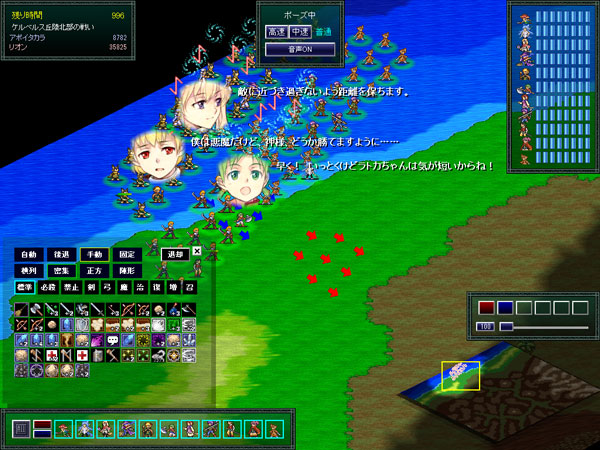Order a 退却 retreat
This screenshot has width=600, height=450.
[x=175, y=255]
